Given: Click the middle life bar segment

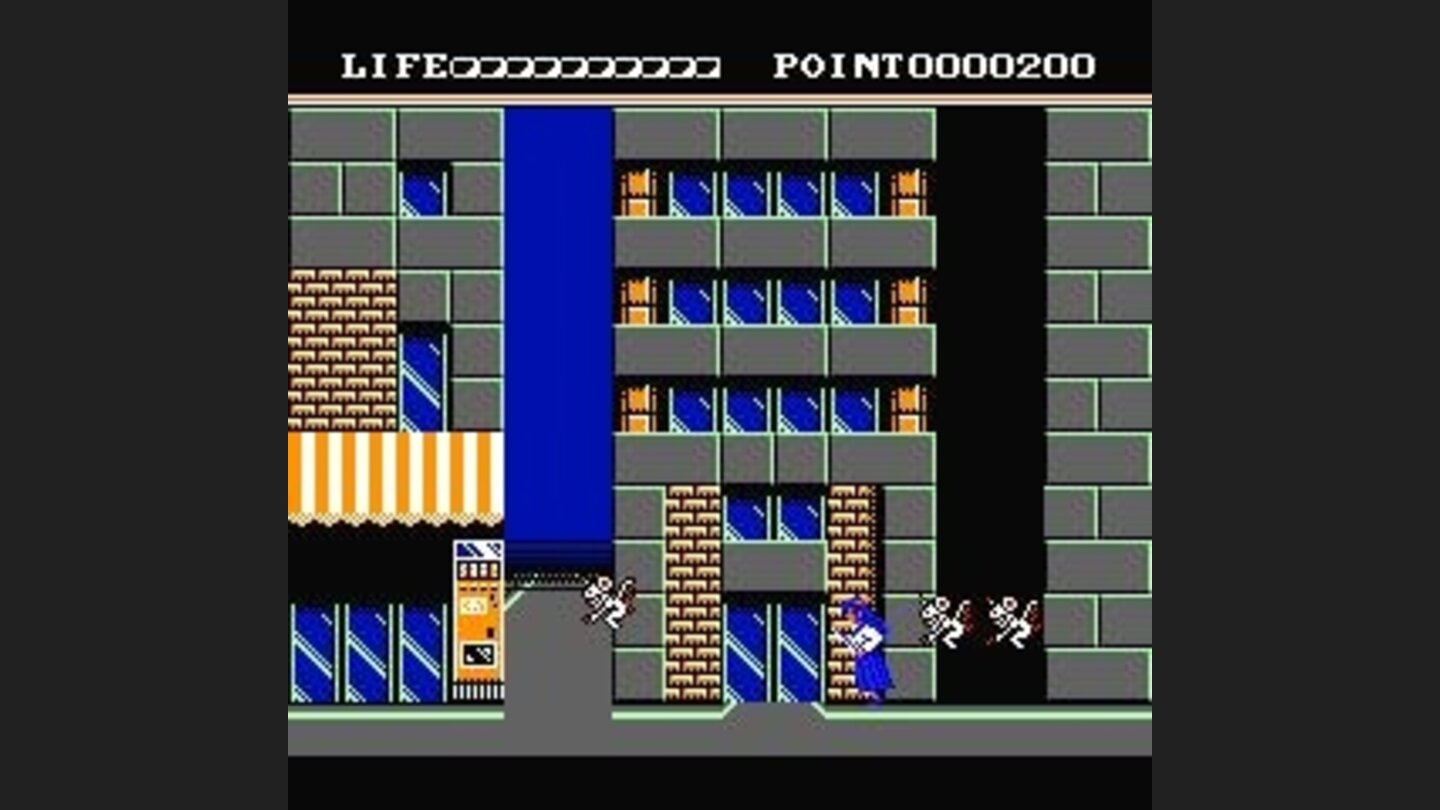Looking at the screenshot, I should pos(585,65).
